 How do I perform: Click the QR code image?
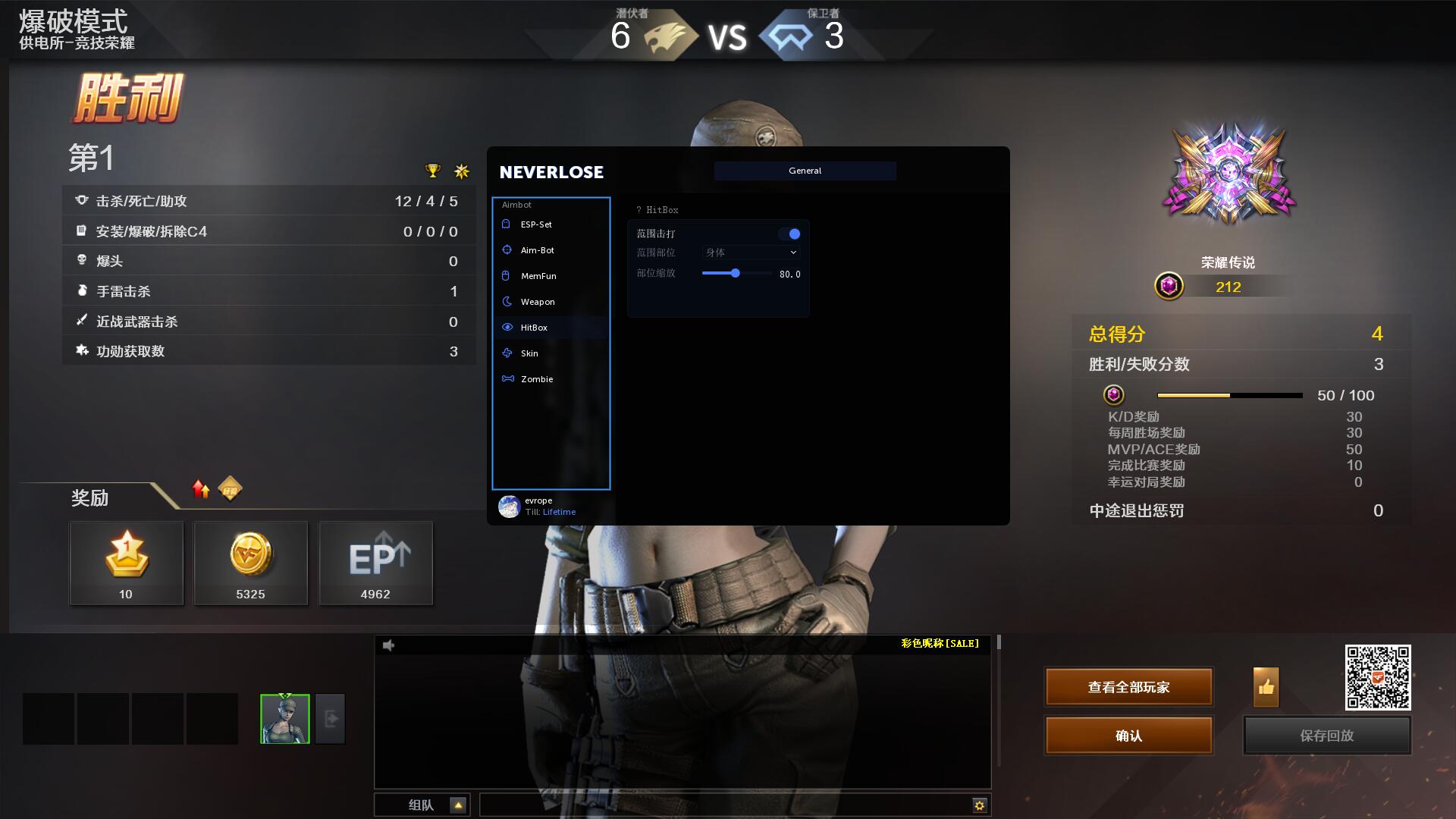pos(1377,677)
